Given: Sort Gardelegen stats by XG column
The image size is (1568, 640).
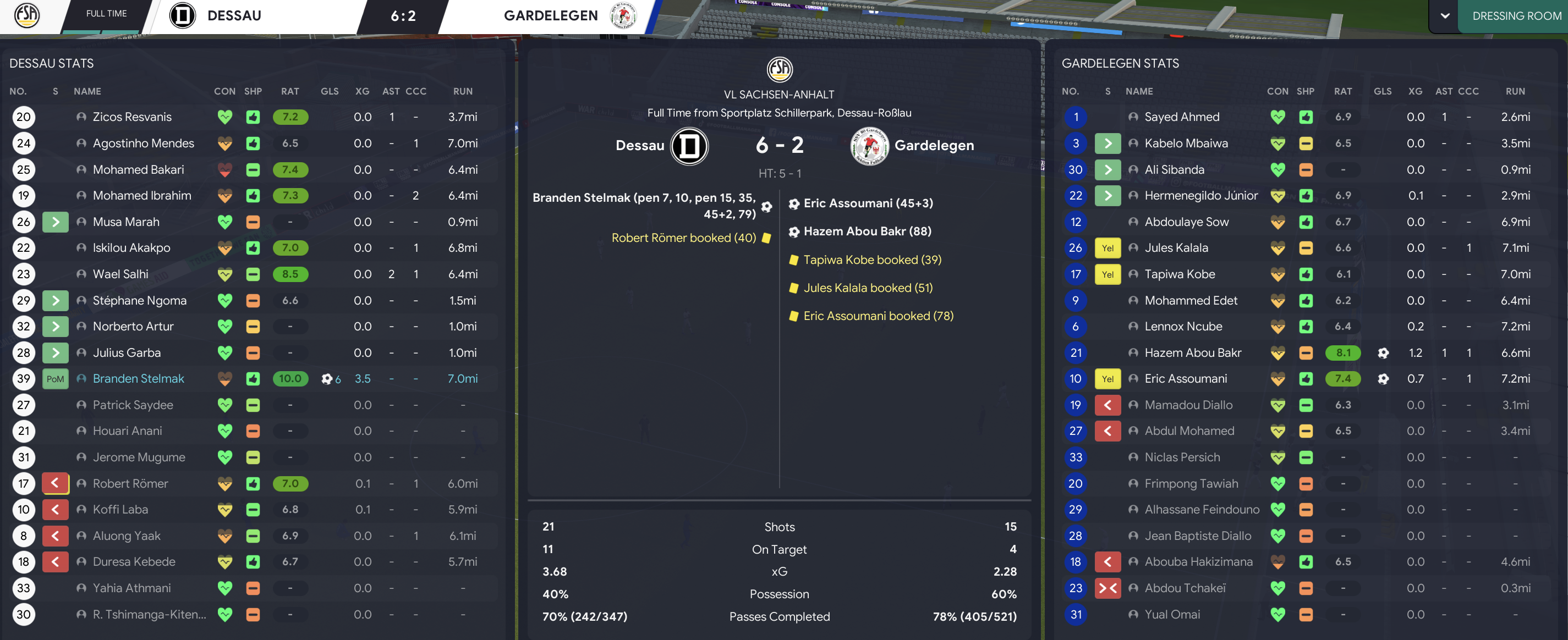Looking at the screenshot, I should pos(1415,91).
